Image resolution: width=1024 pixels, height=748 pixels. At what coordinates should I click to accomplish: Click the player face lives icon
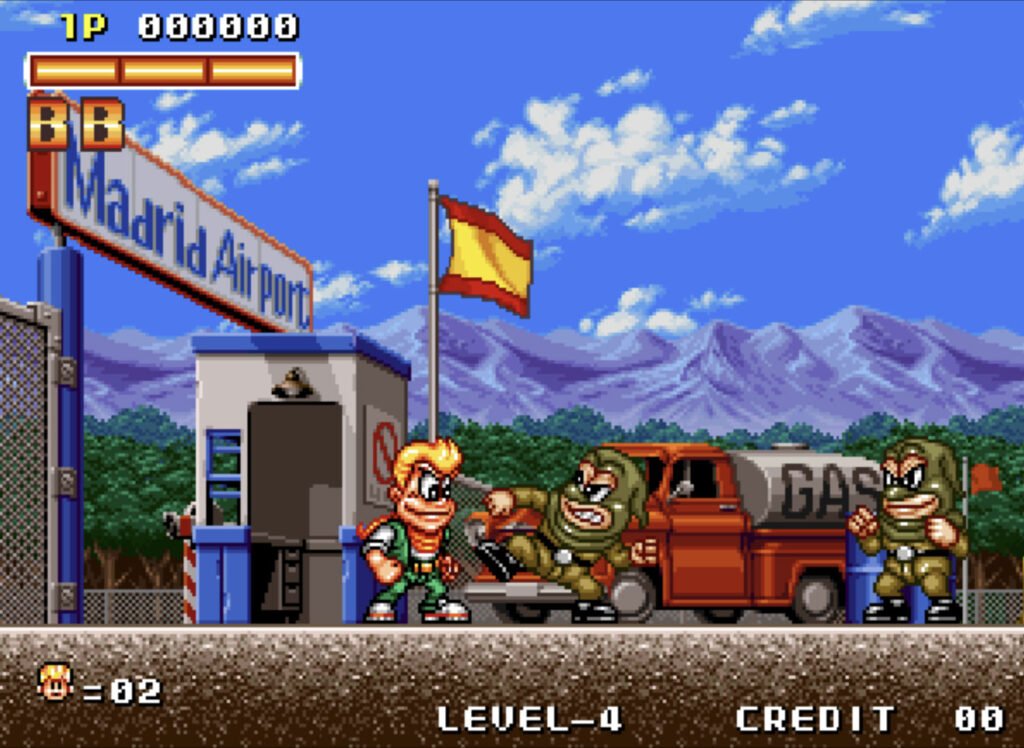(56, 683)
